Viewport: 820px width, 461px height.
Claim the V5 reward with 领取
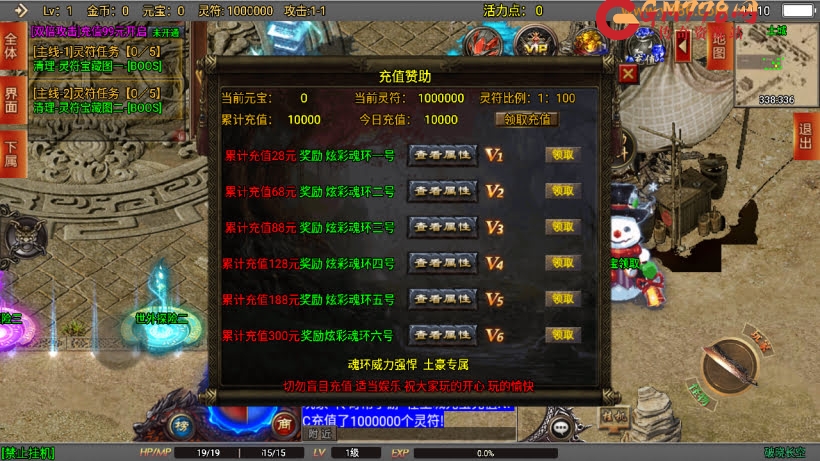[x=563, y=299]
